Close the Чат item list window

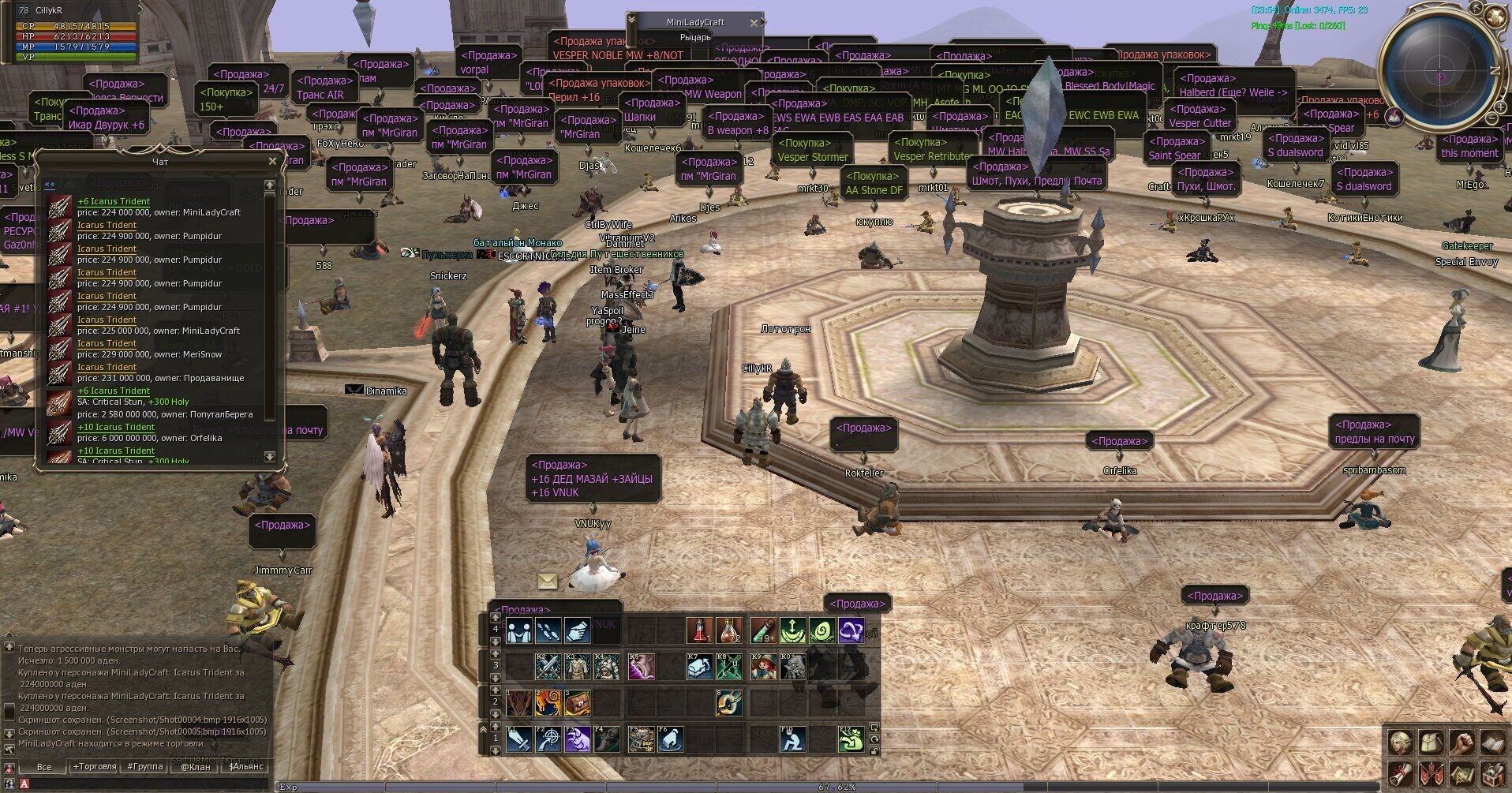[x=272, y=161]
